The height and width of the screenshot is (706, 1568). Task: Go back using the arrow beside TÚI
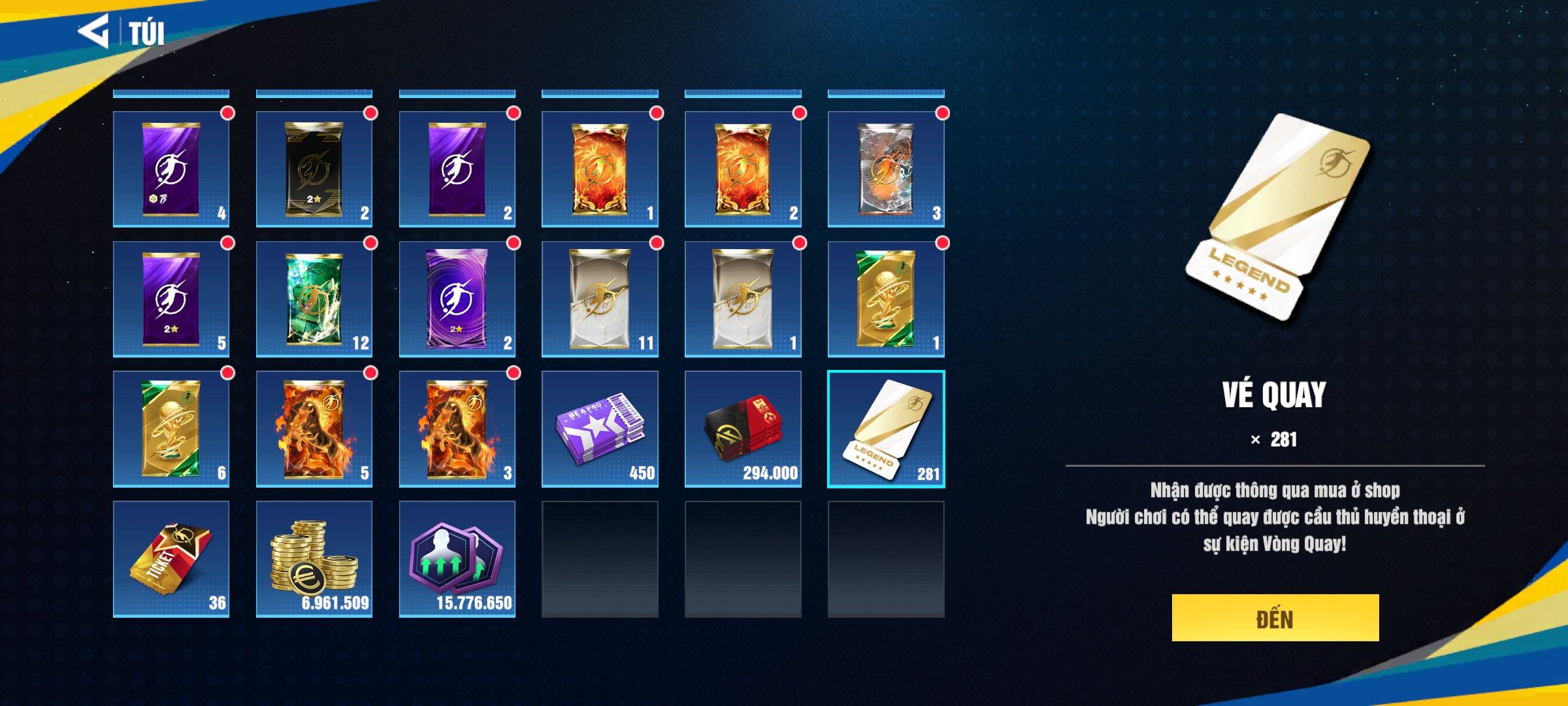point(93,31)
